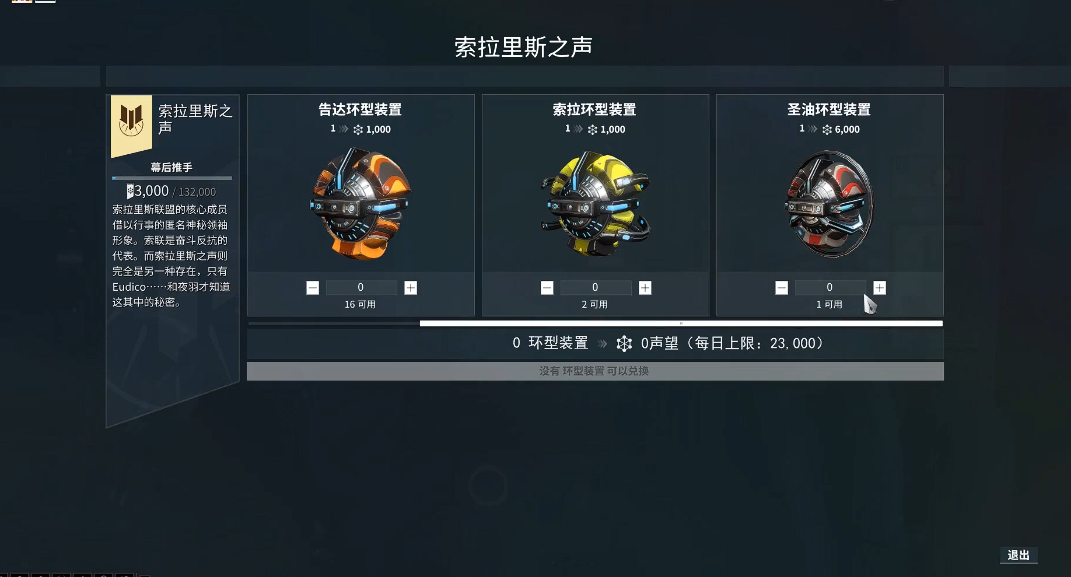Click the 没有环型装置可以兑换 exchange button

click(595, 371)
